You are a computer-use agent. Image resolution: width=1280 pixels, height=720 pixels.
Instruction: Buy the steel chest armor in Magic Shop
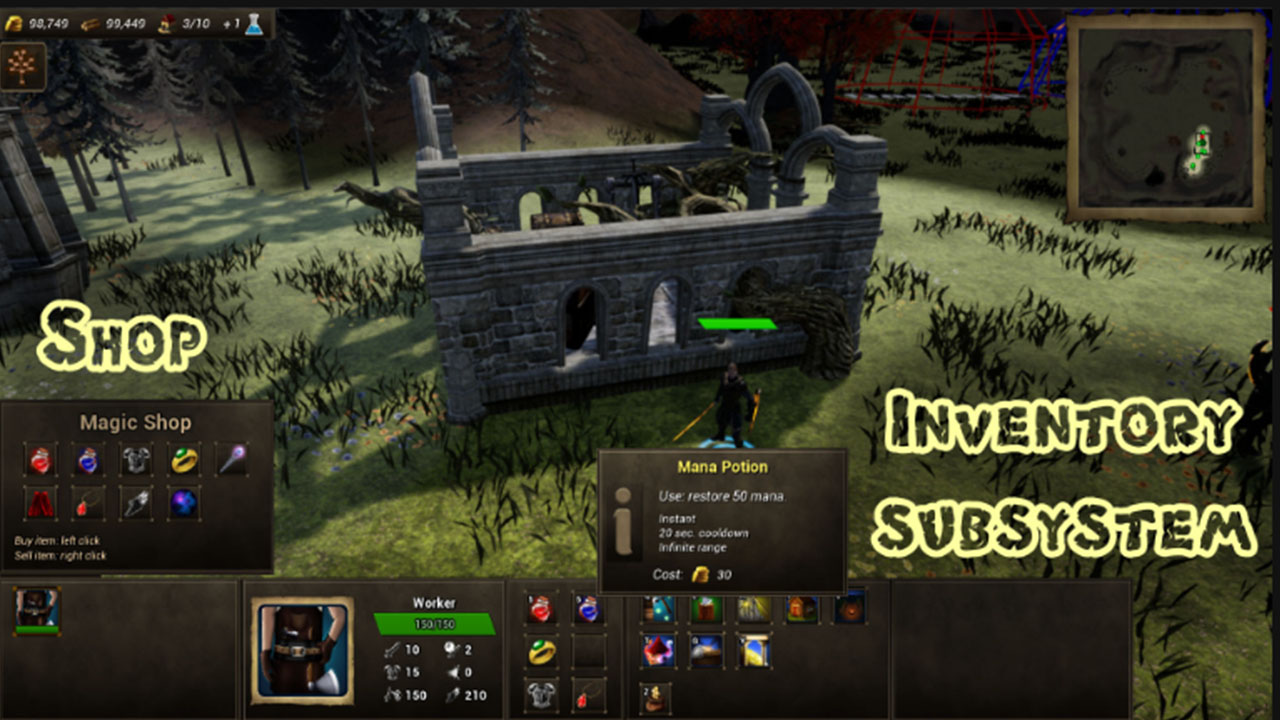click(136, 459)
